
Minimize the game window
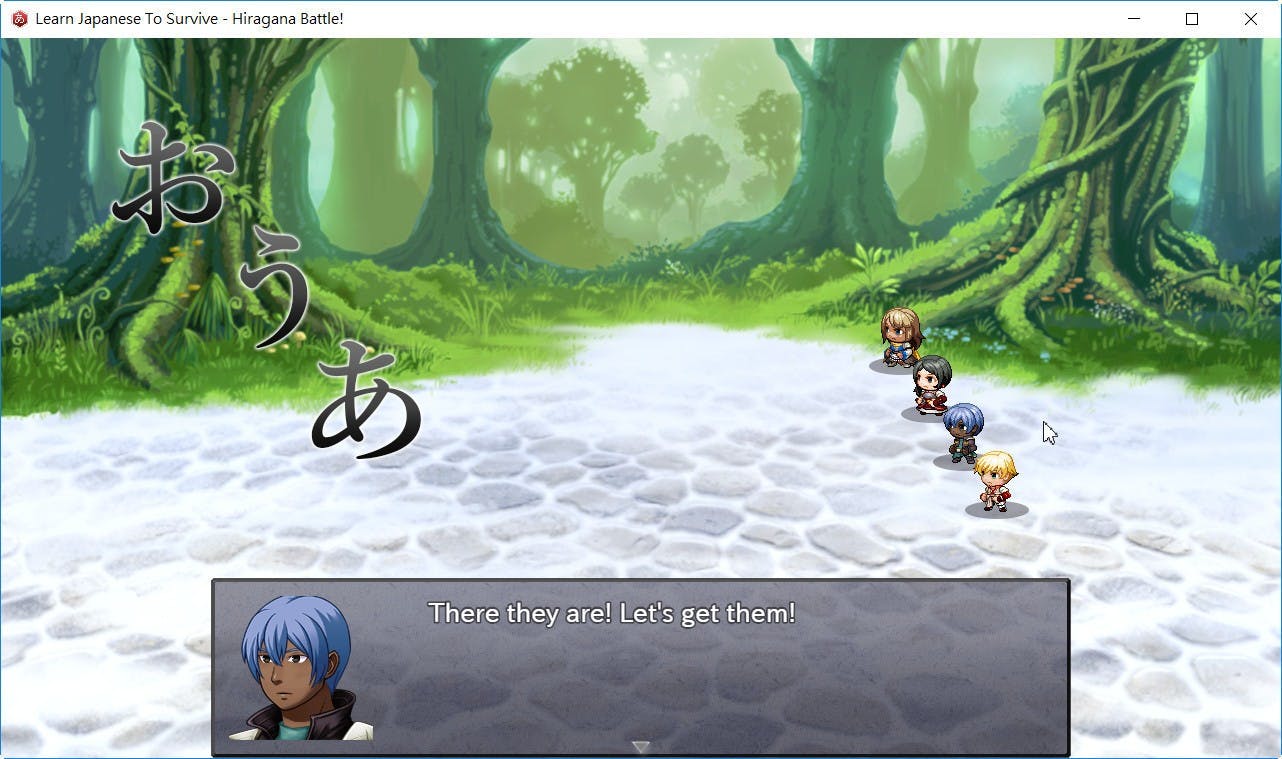point(1134,19)
